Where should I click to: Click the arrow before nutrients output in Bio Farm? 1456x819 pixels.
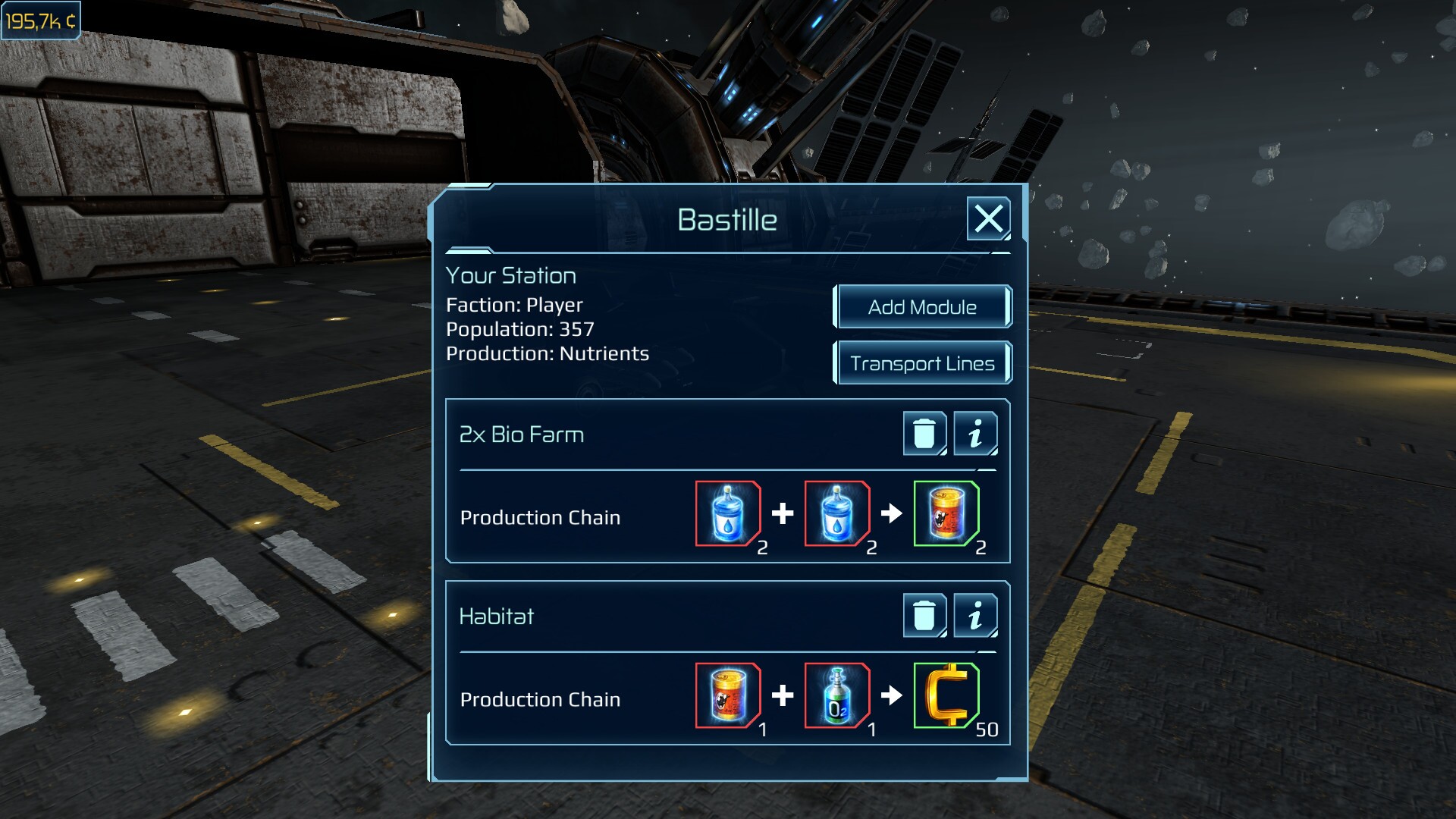pos(892,513)
